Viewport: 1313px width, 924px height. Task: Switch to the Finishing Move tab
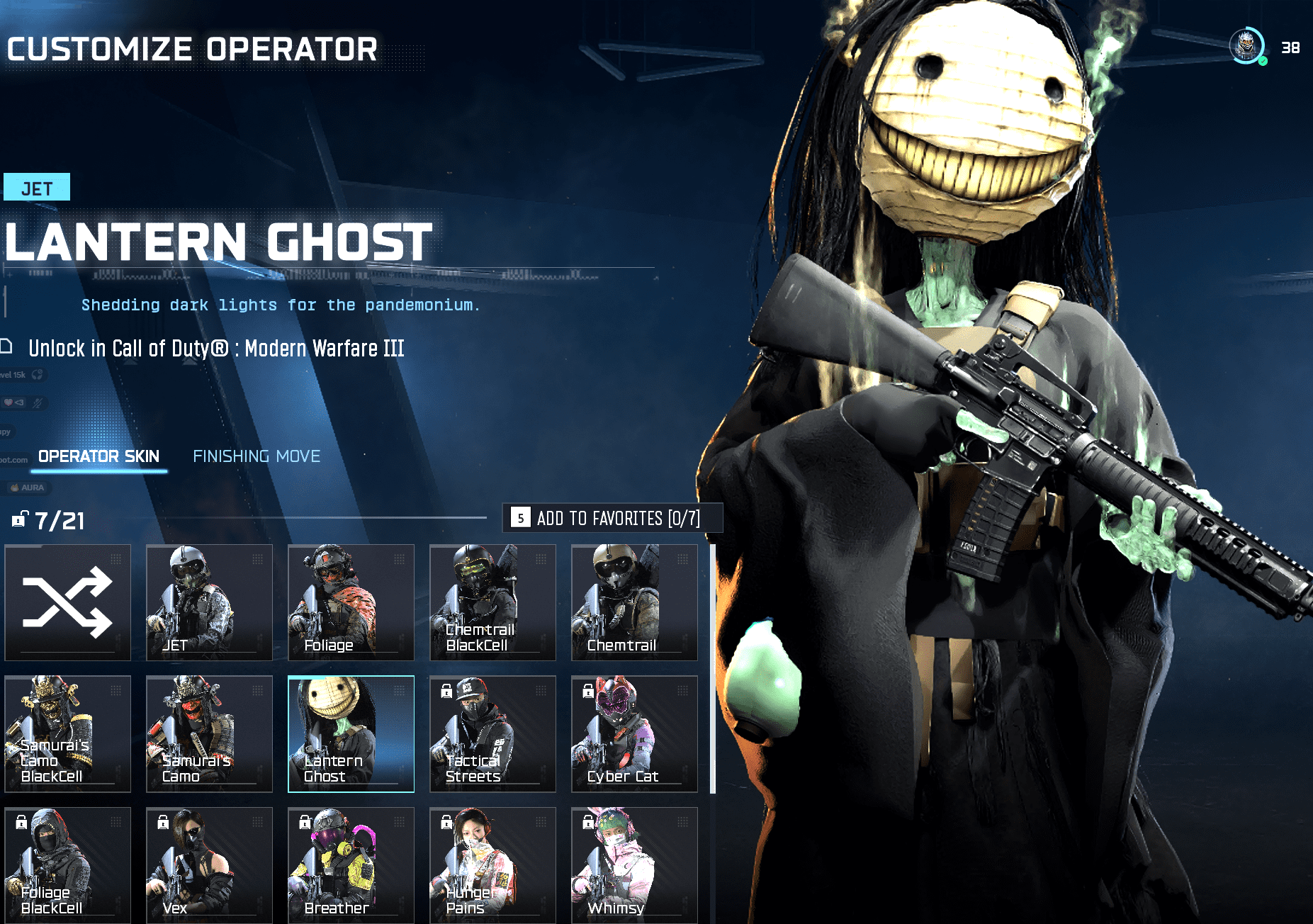tap(257, 456)
